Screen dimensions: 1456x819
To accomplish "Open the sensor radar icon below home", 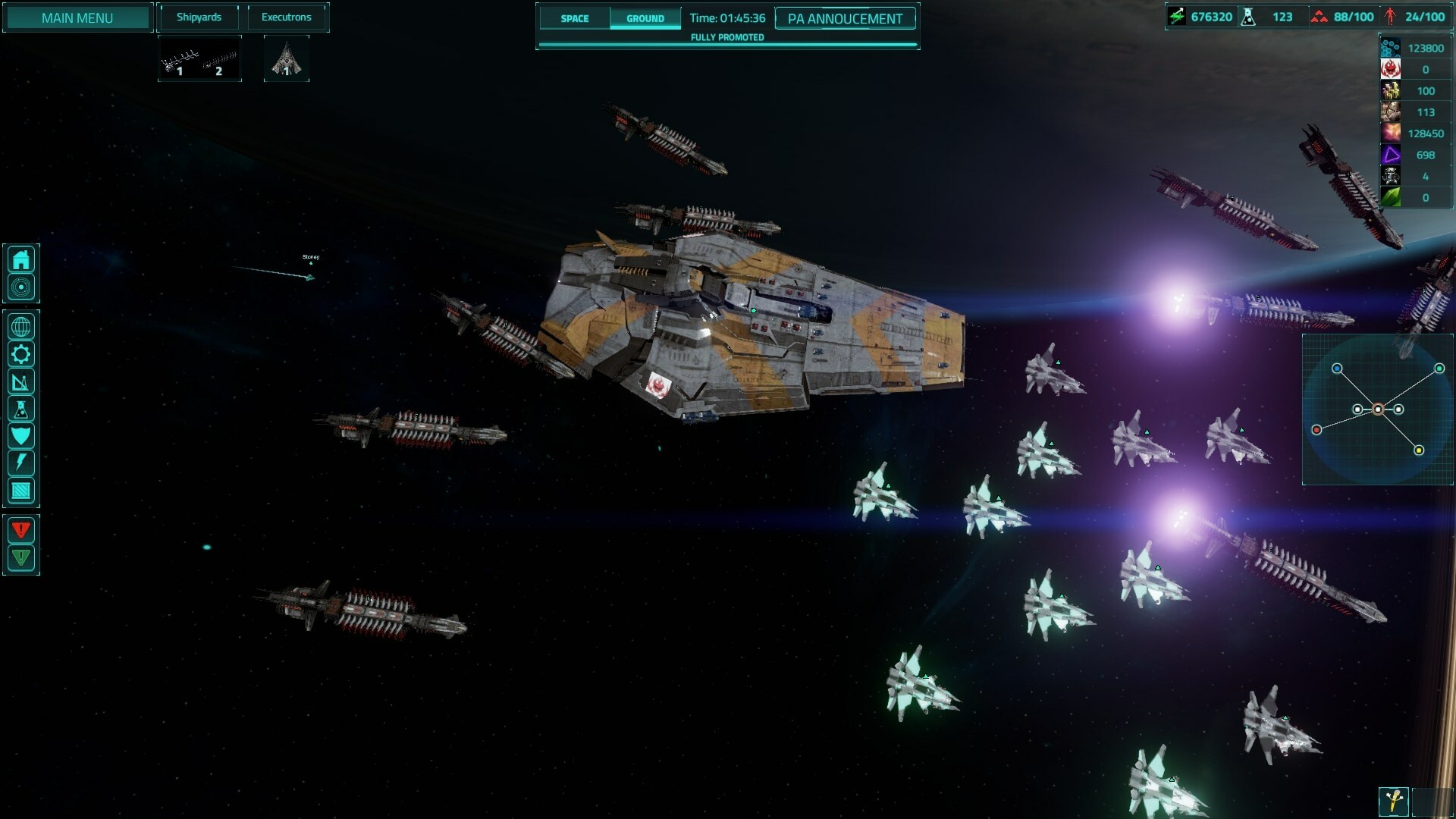I will [21, 287].
